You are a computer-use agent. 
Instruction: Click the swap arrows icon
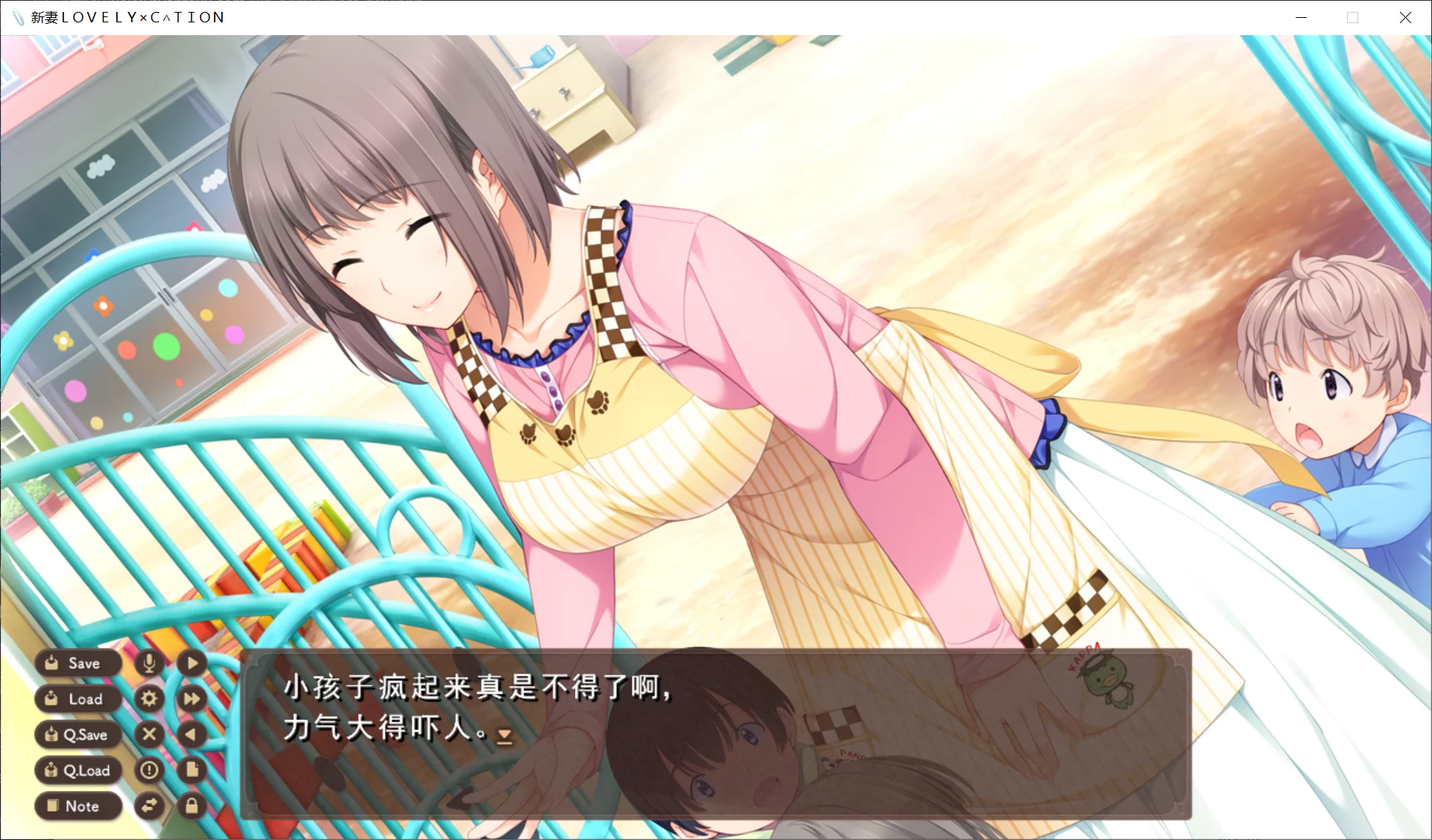pyautogui.click(x=149, y=806)
